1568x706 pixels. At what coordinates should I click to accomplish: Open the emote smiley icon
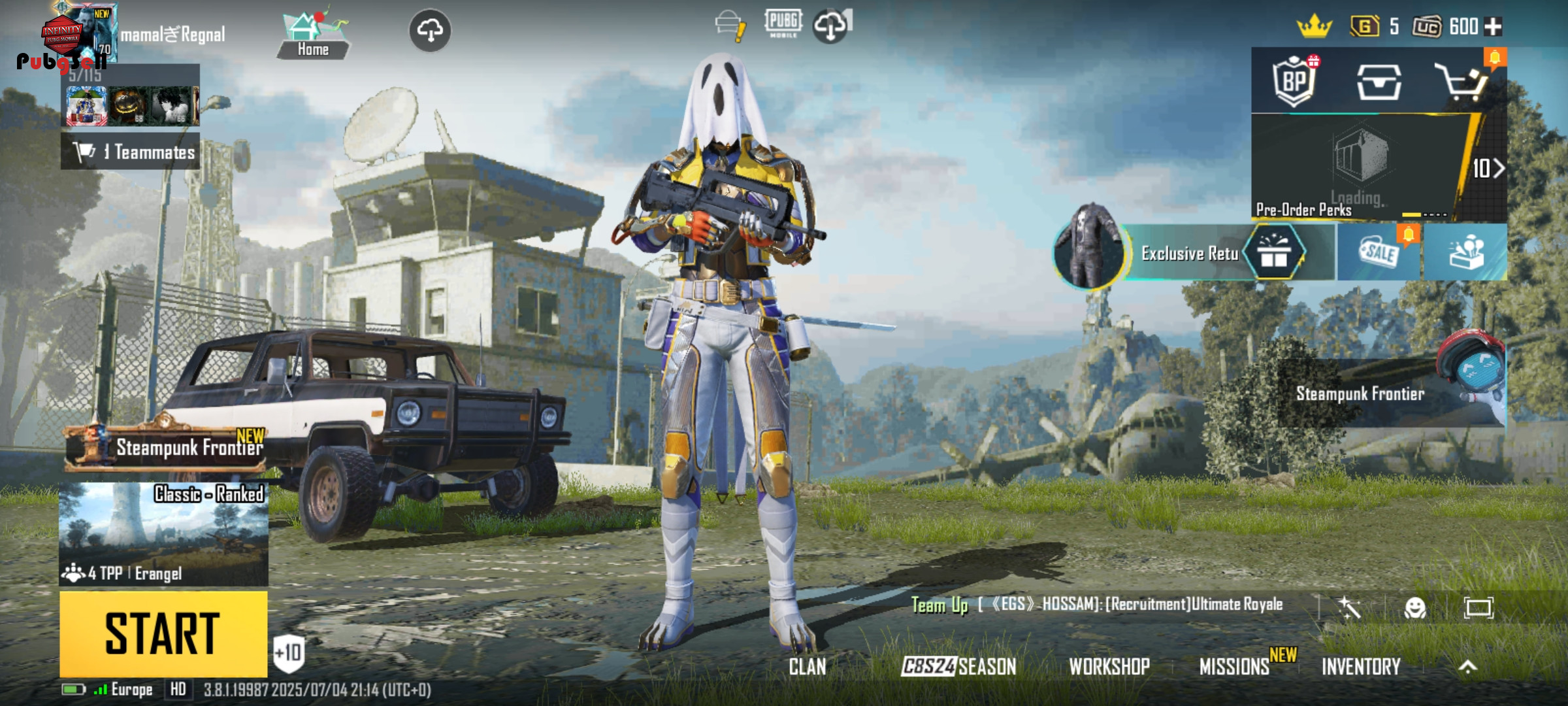1415,609
